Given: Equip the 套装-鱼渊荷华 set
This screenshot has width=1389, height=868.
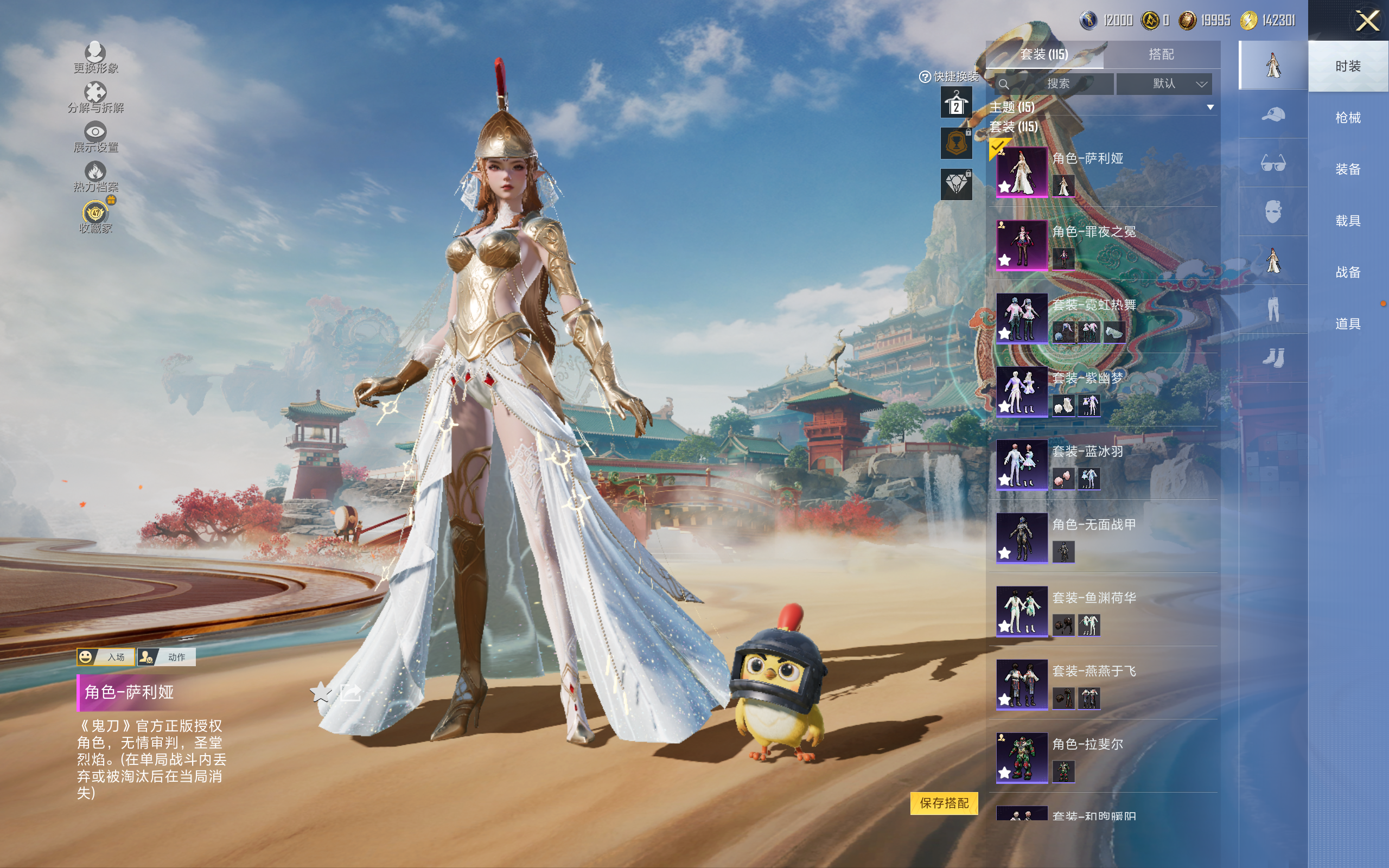Looking at the screenshot, I should click(1022, 611).
